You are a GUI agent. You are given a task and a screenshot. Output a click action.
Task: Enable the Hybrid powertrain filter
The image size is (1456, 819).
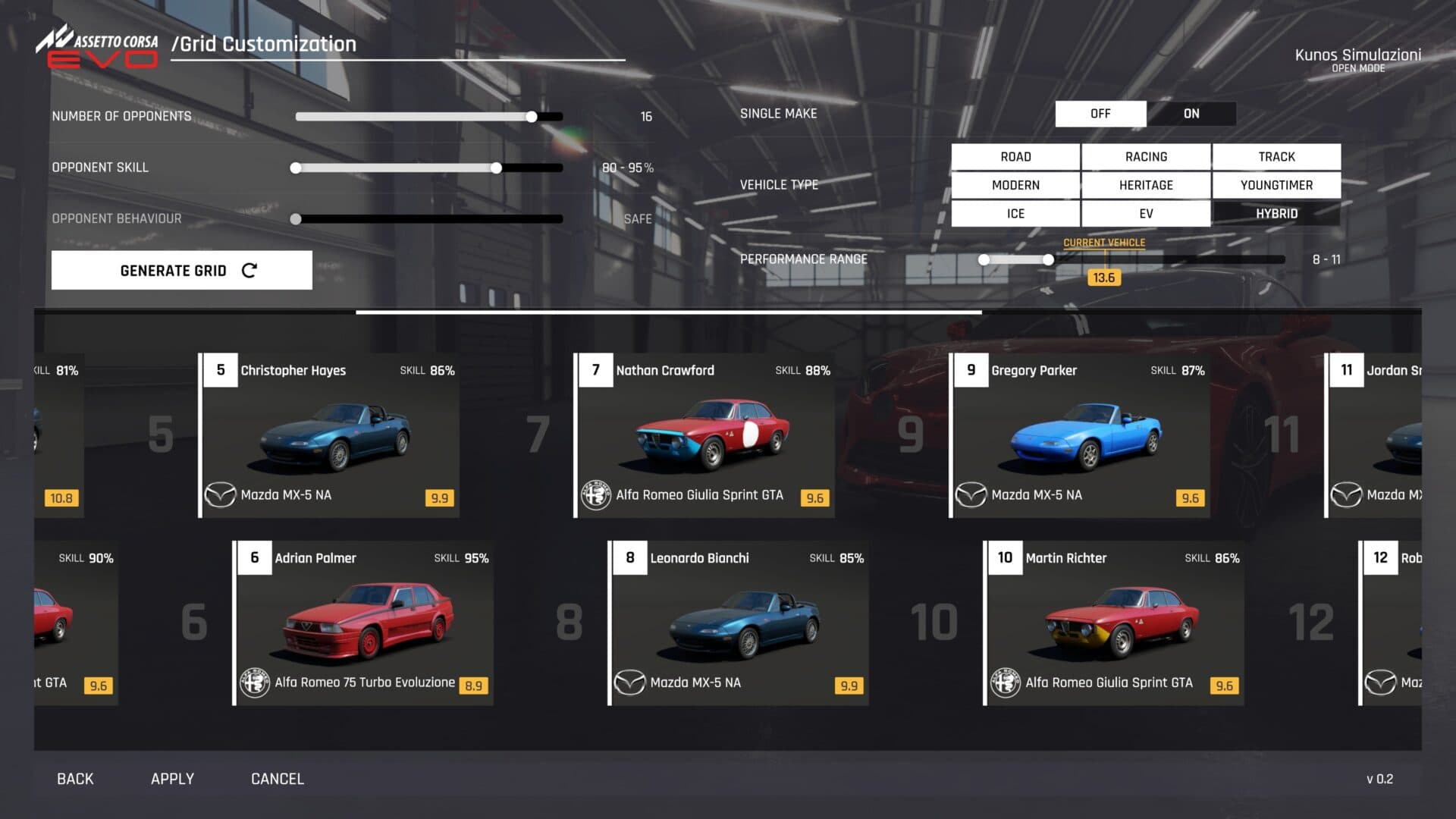(x=1276, y=214)
